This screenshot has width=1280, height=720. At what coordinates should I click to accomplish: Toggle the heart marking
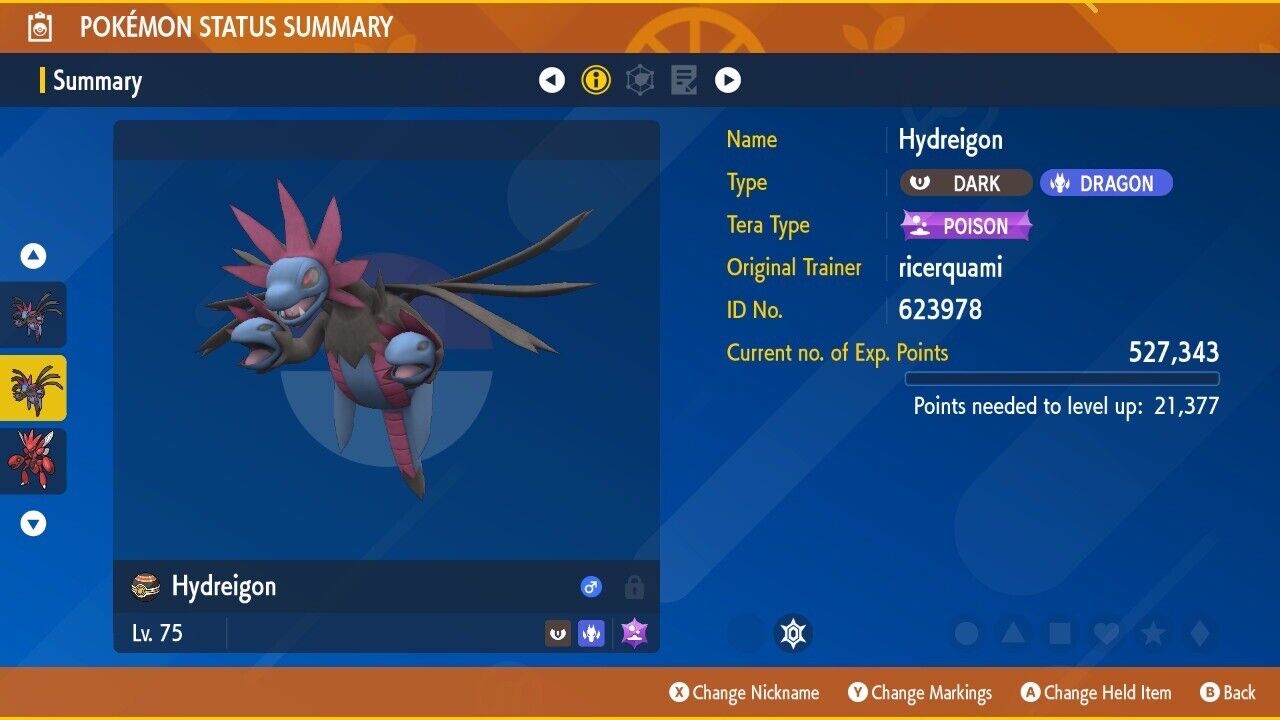click(1106, 633)
